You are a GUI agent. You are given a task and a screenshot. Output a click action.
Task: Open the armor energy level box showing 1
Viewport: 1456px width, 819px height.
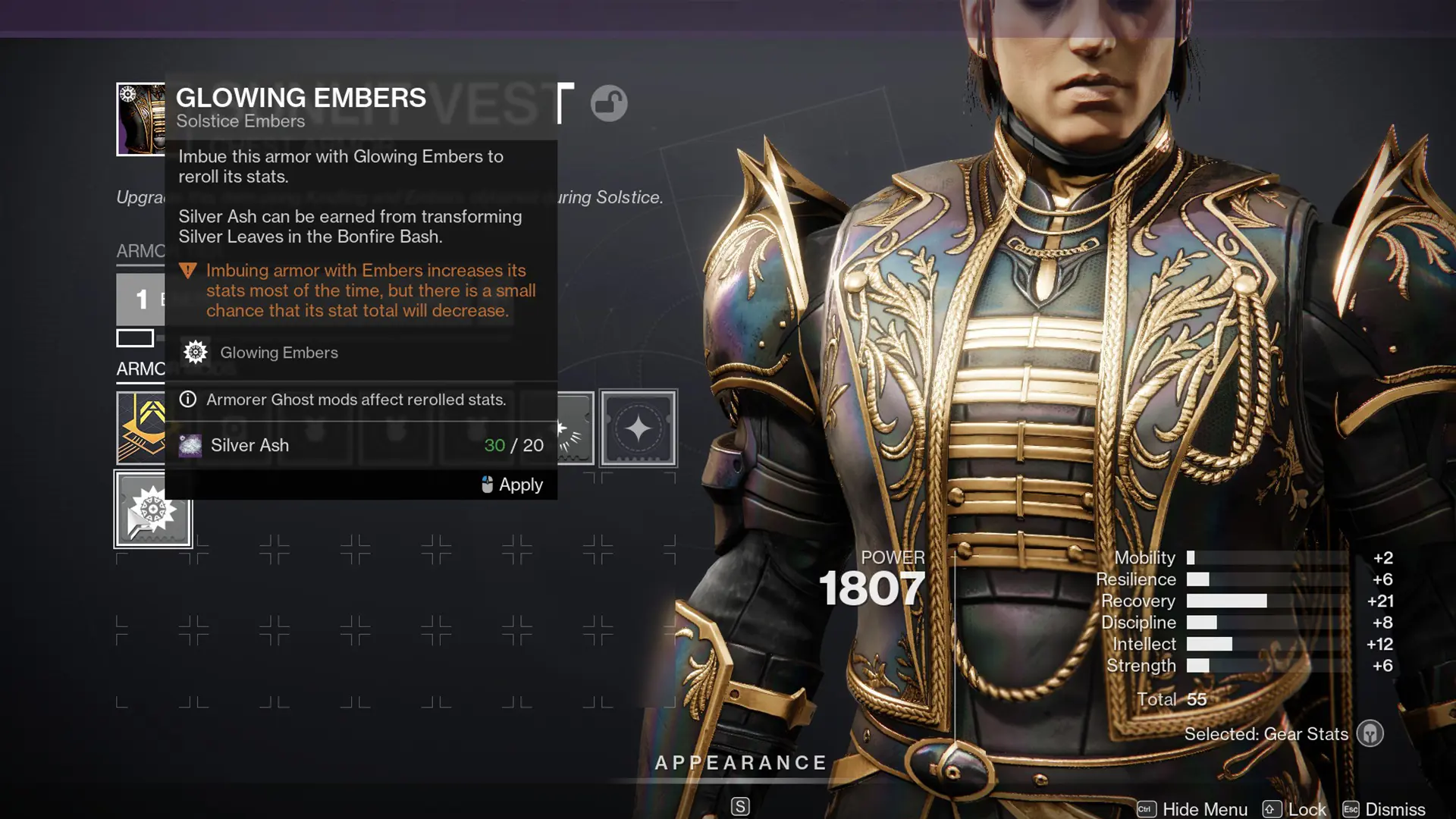(140, 299)
